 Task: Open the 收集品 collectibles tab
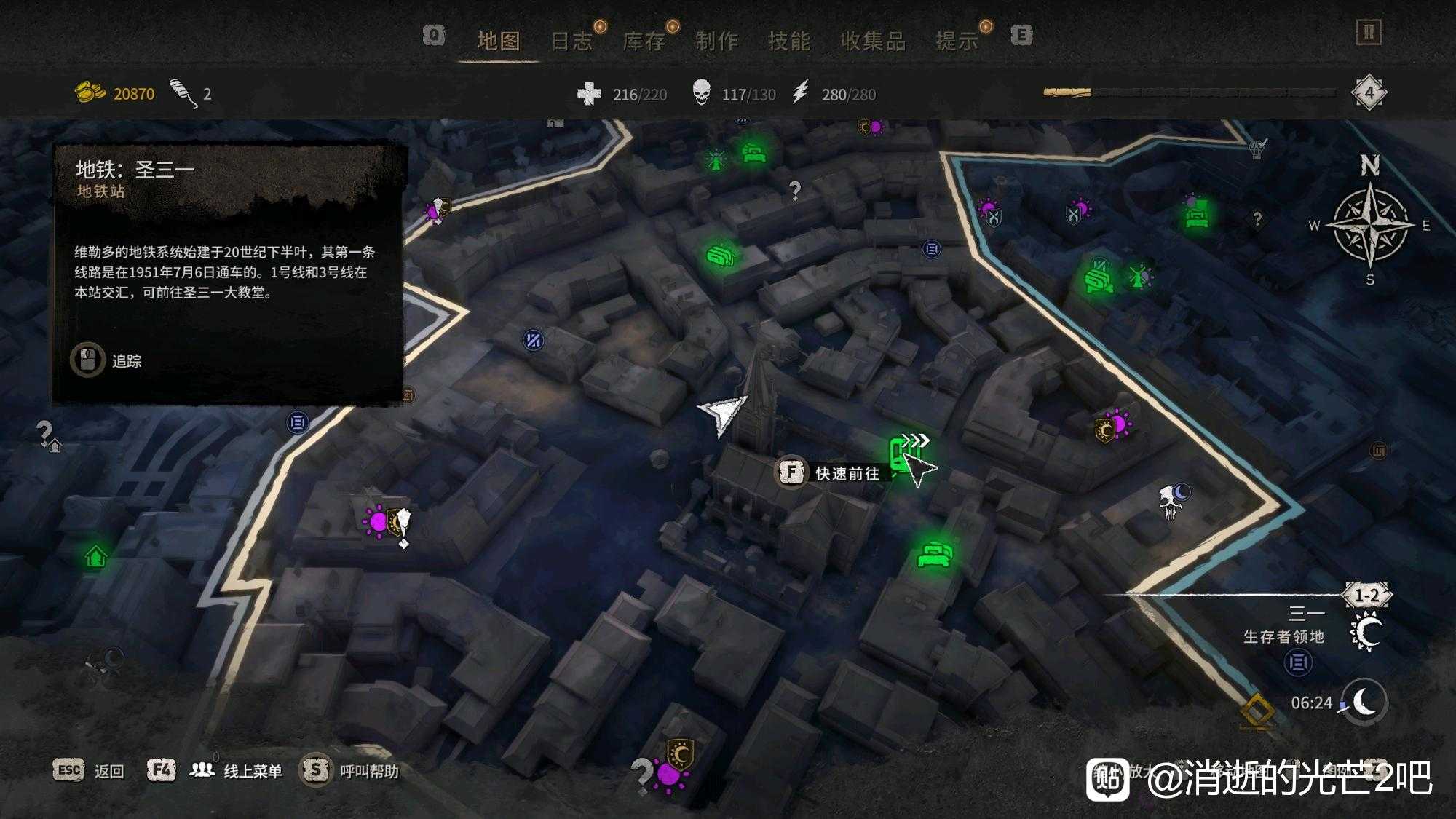tap(873, 41)
